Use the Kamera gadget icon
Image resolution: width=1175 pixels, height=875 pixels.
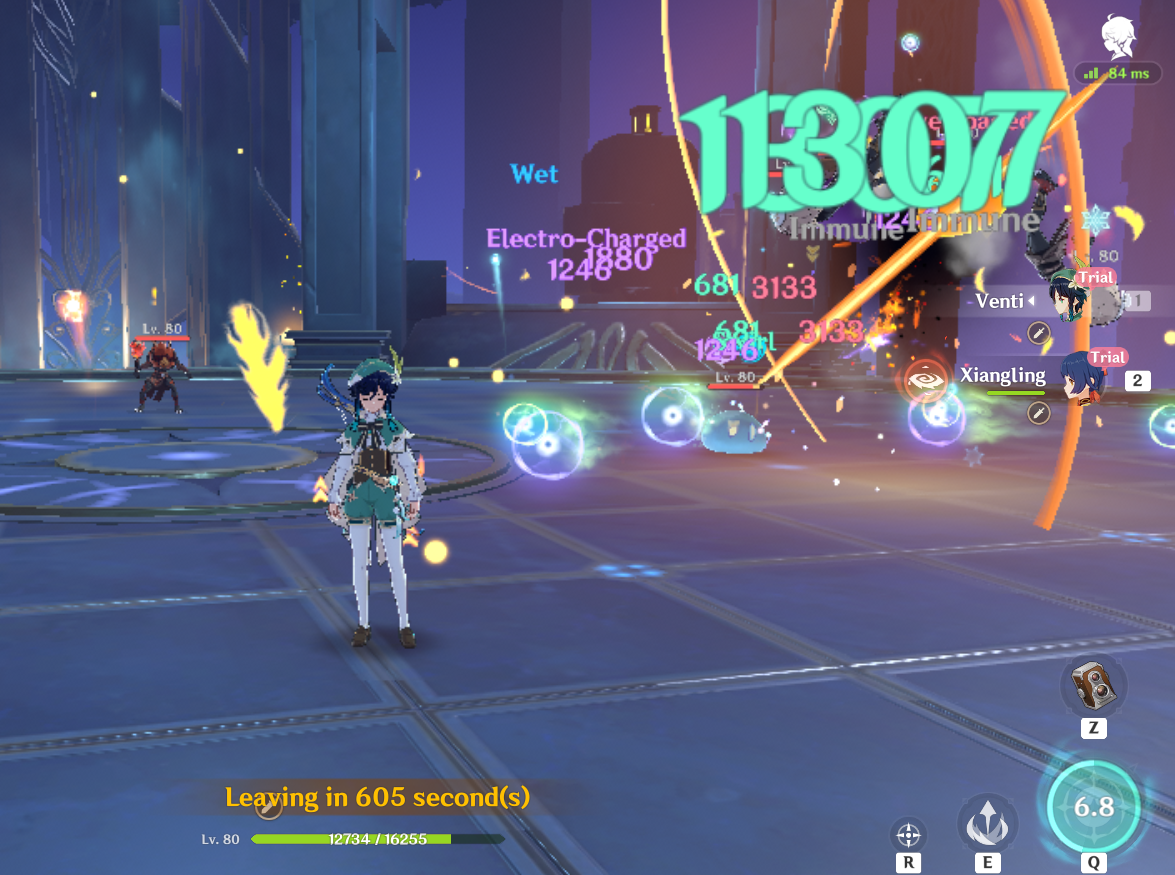tap(1093, 685)
